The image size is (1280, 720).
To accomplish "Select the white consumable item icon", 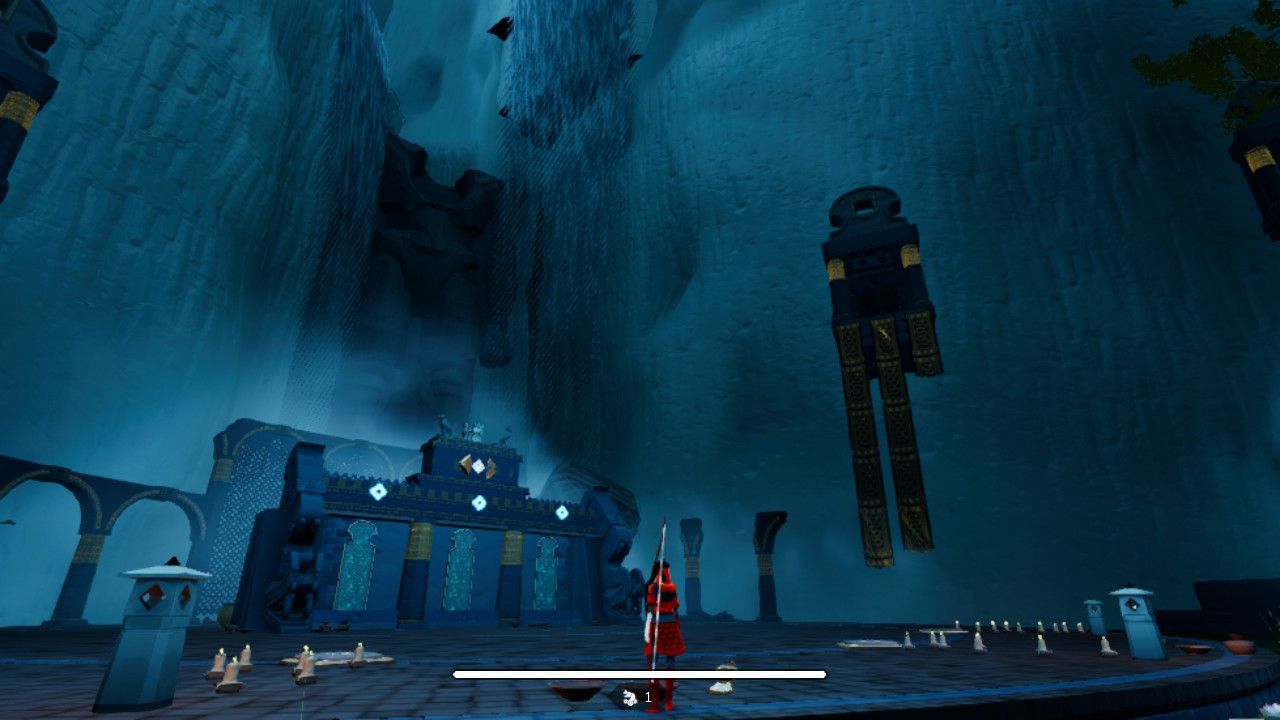I will click(630, 697).
